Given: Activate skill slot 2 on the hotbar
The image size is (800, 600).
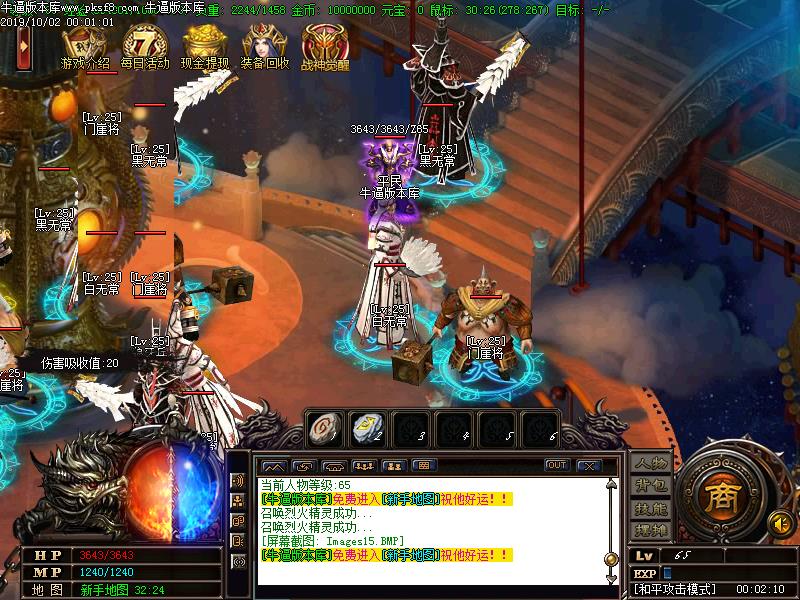Looking at the screenshot, I should [367, 427].
